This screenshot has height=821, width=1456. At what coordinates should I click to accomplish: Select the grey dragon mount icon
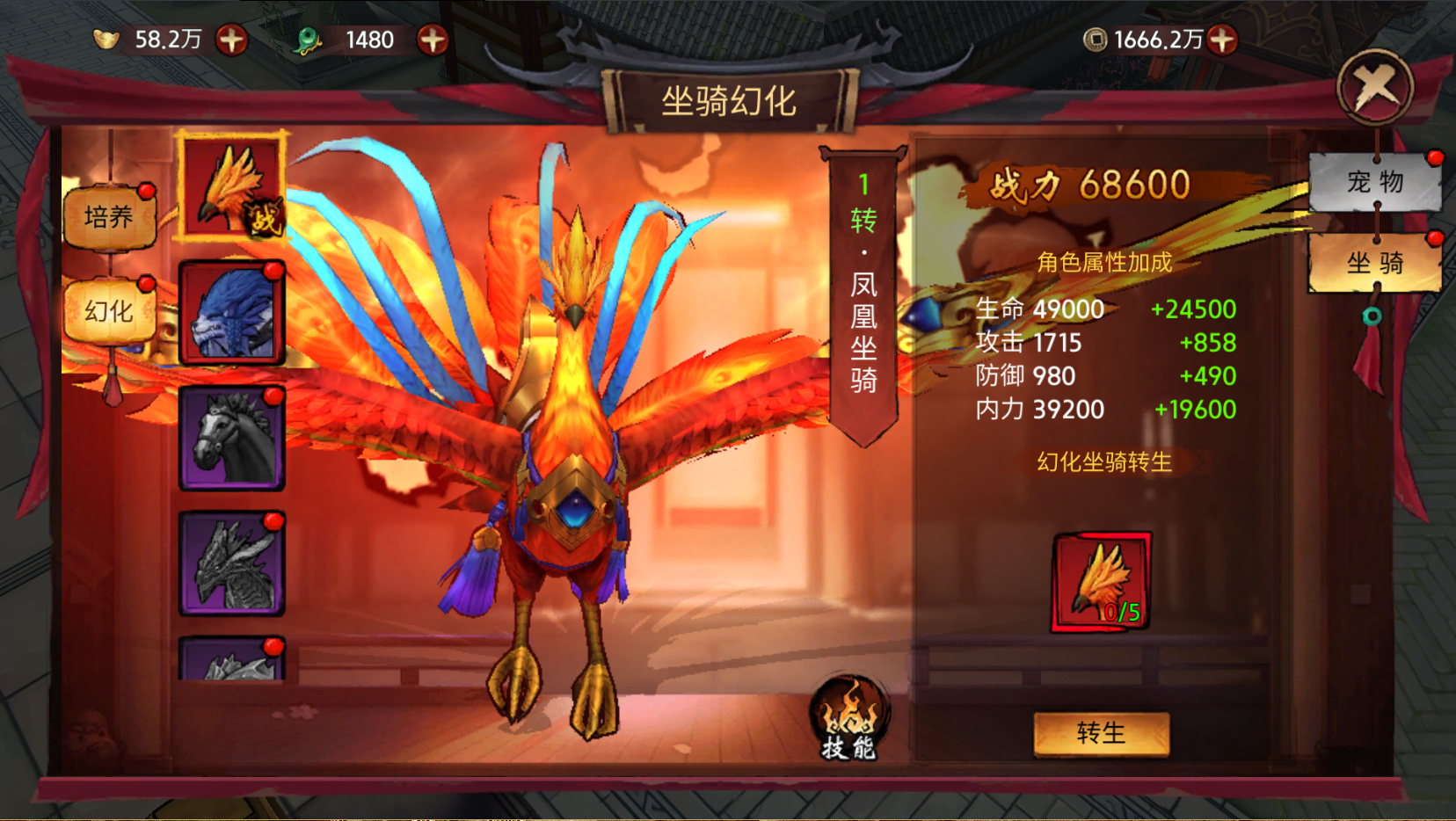(x=231, y=563)
